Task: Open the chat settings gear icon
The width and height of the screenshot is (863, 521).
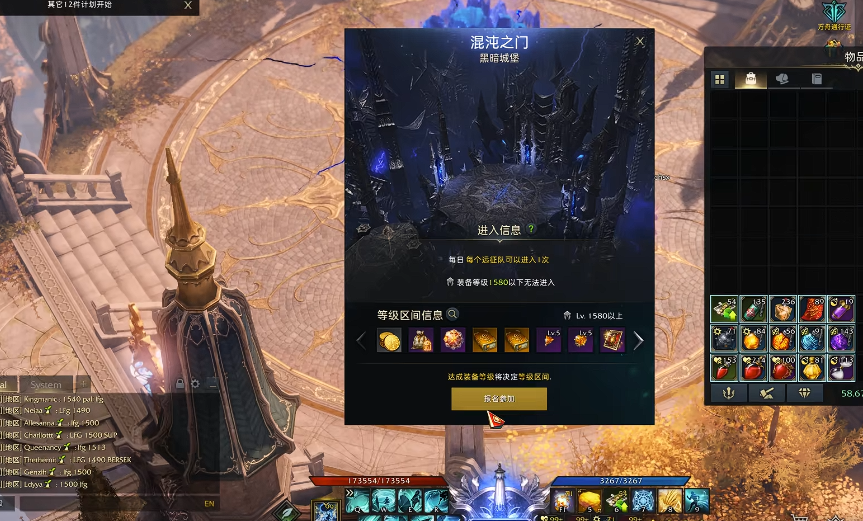Action: pos(194,384)
